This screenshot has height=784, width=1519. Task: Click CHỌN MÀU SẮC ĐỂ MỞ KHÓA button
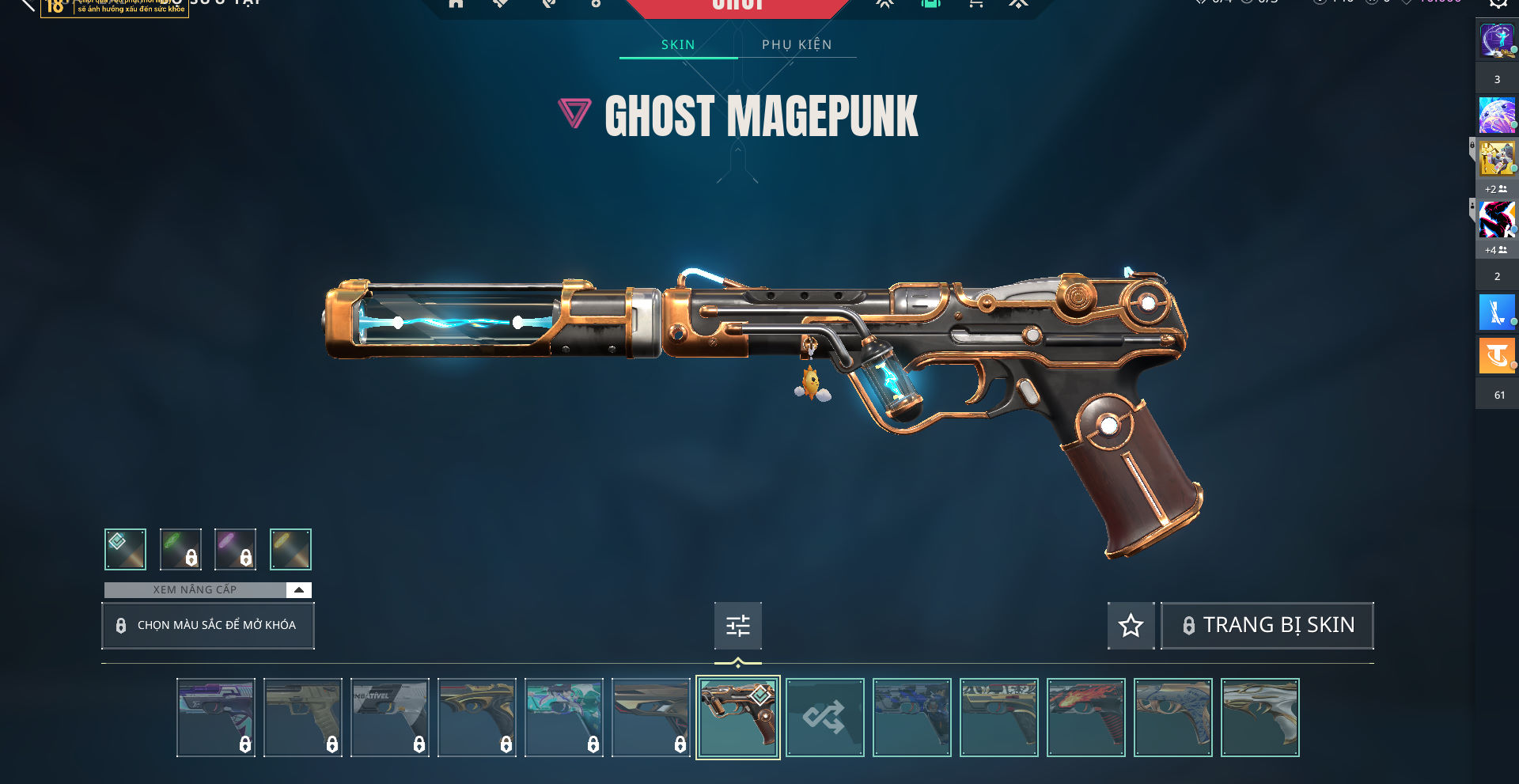[208, 626]
